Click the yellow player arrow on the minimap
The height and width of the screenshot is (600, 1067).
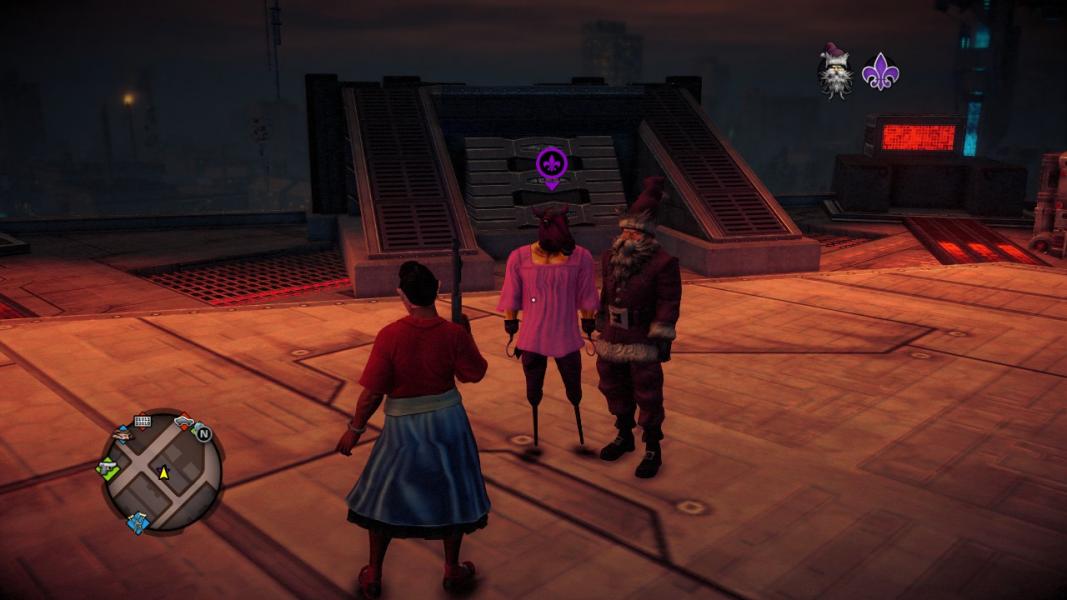[164, 472]
